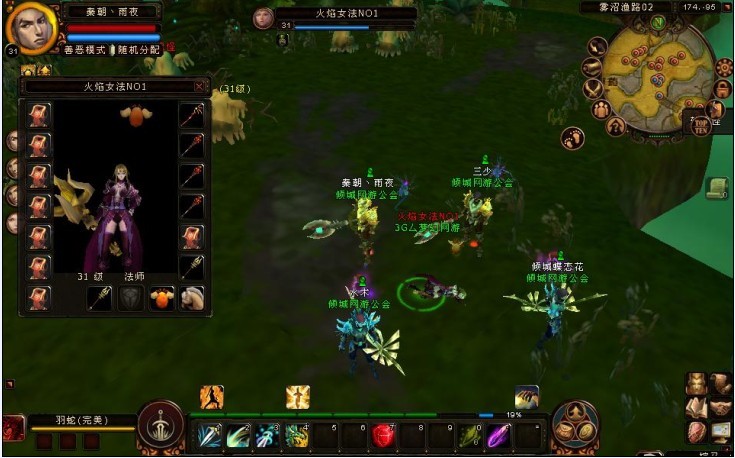Click the golden cross buff icon
The width and height of the screenshot is (735, 458).
click(x=297, y=397)
